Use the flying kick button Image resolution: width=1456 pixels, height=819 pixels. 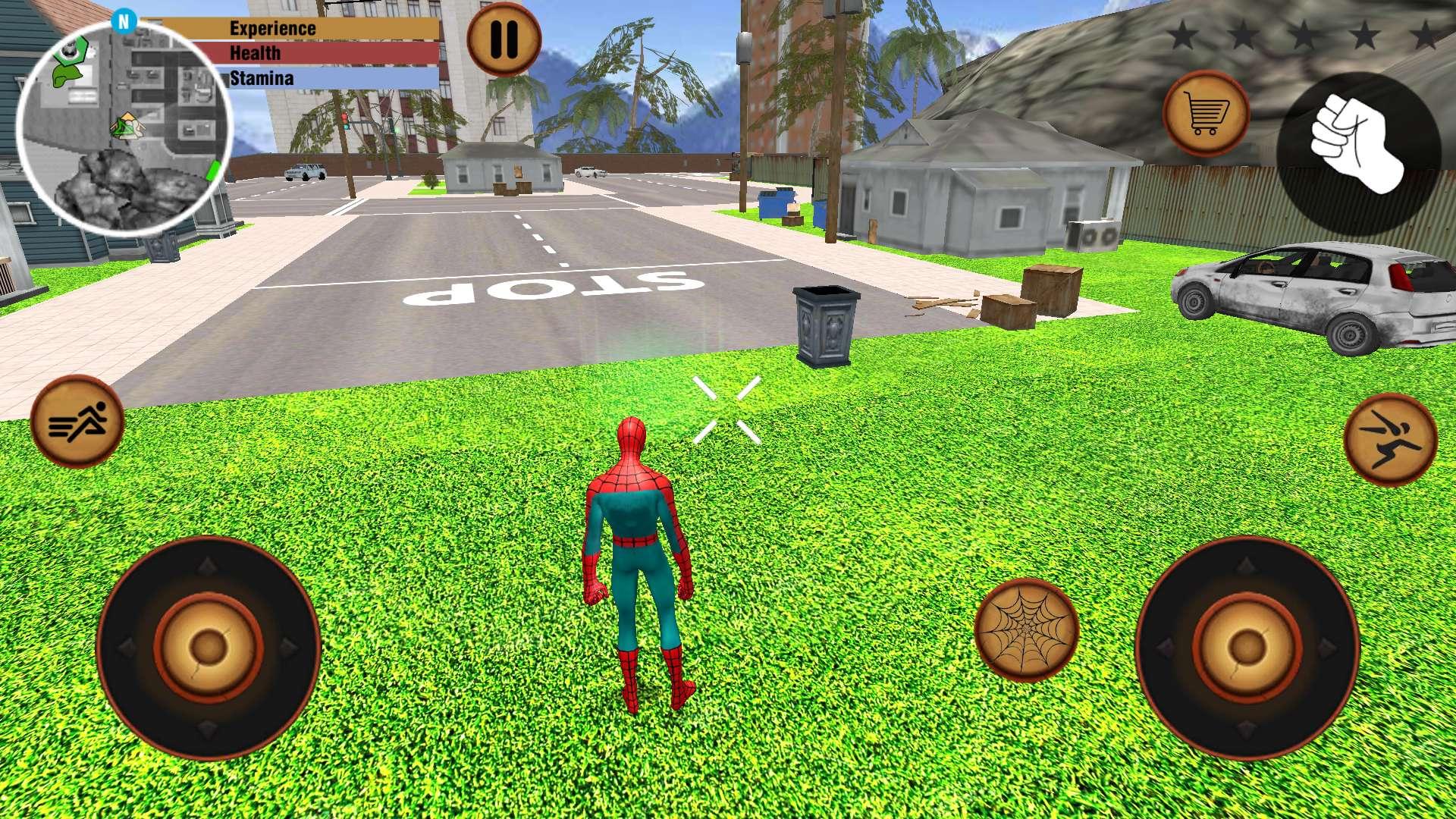click(1390, 439)
